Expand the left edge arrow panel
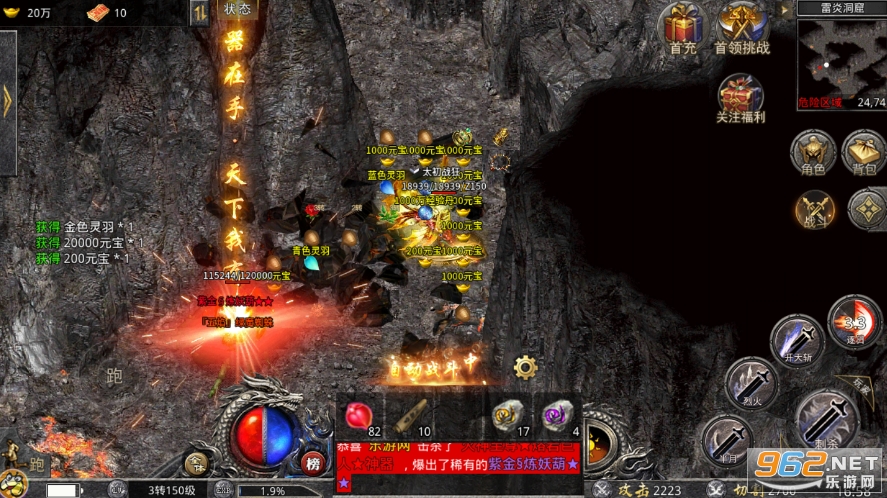The height and width of the screenshot is (498, 887). pyautogui.click(x=7, y=101)
